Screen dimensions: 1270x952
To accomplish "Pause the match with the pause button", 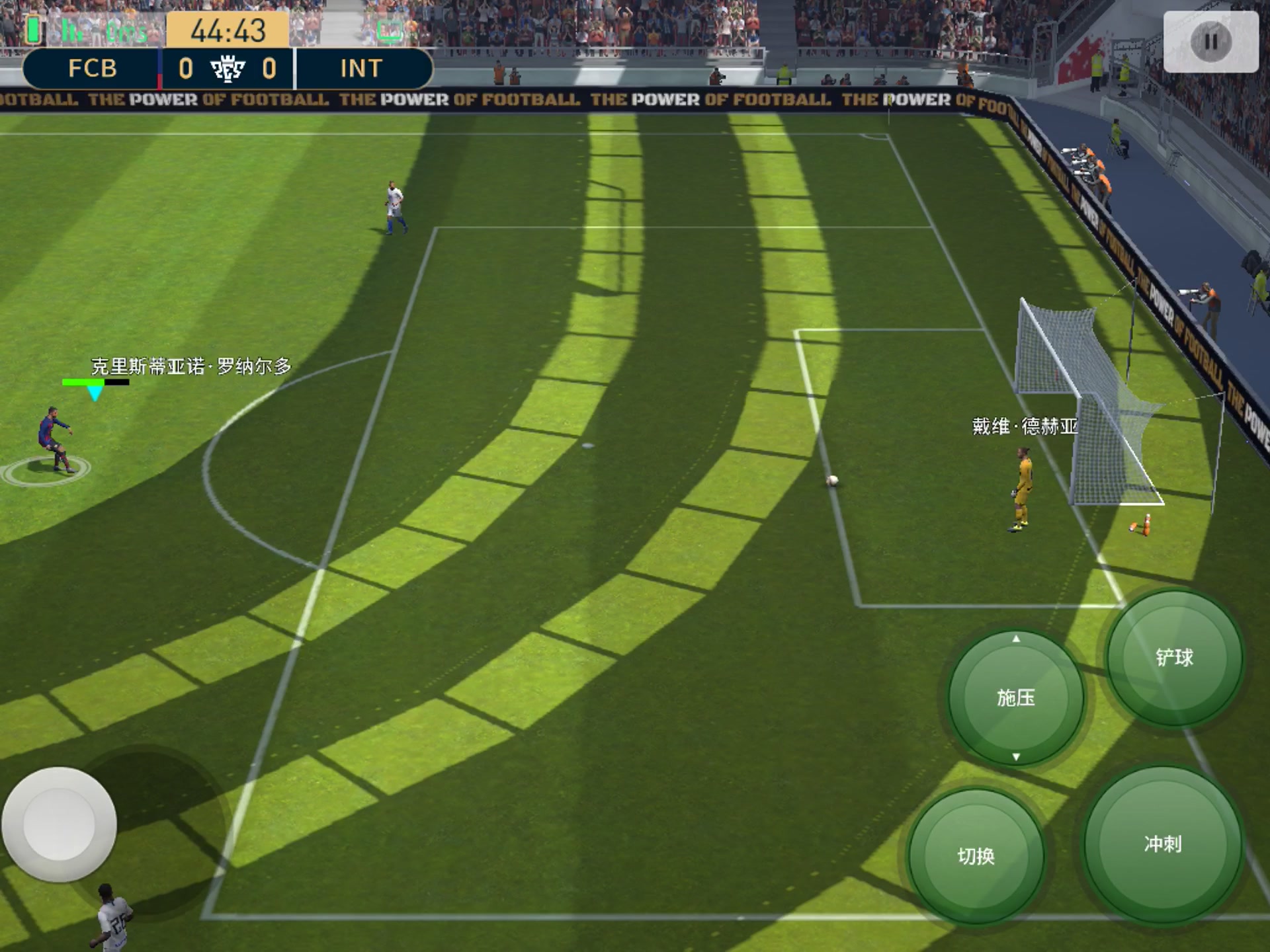I will (x=1210, y=42).
